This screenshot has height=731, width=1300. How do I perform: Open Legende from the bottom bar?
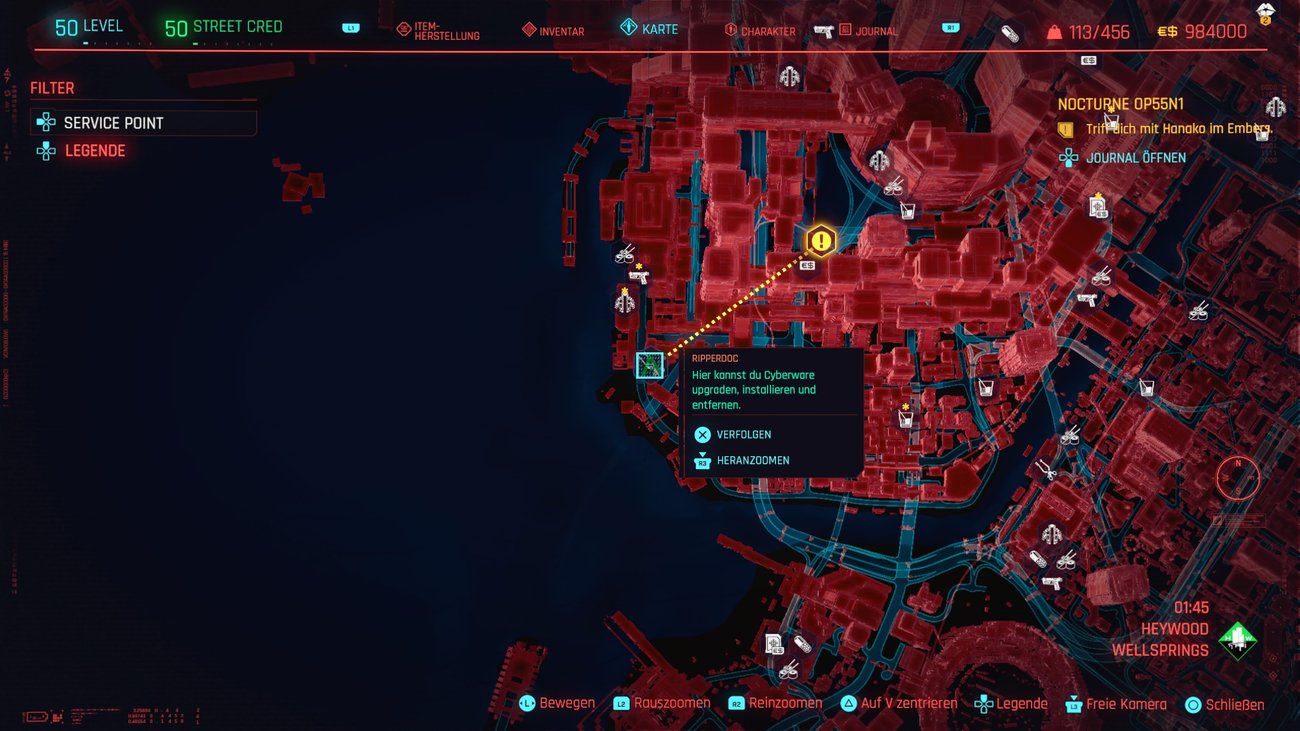click(x=1021, y=704)
